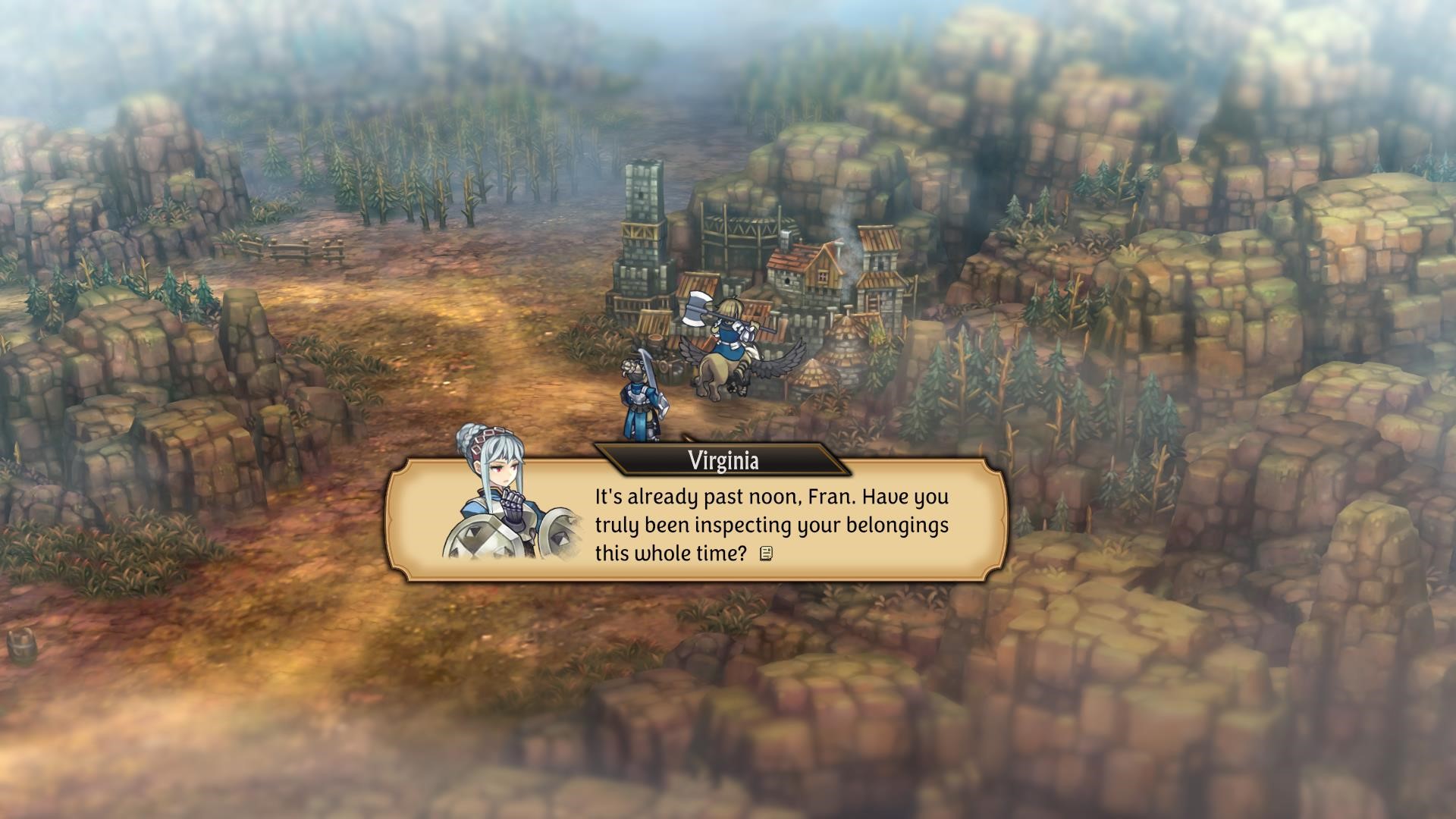The image size is (1456, 819).
Task: Advance Virginia's dialogue by clicking the text box
Action: tap(770, 525)
